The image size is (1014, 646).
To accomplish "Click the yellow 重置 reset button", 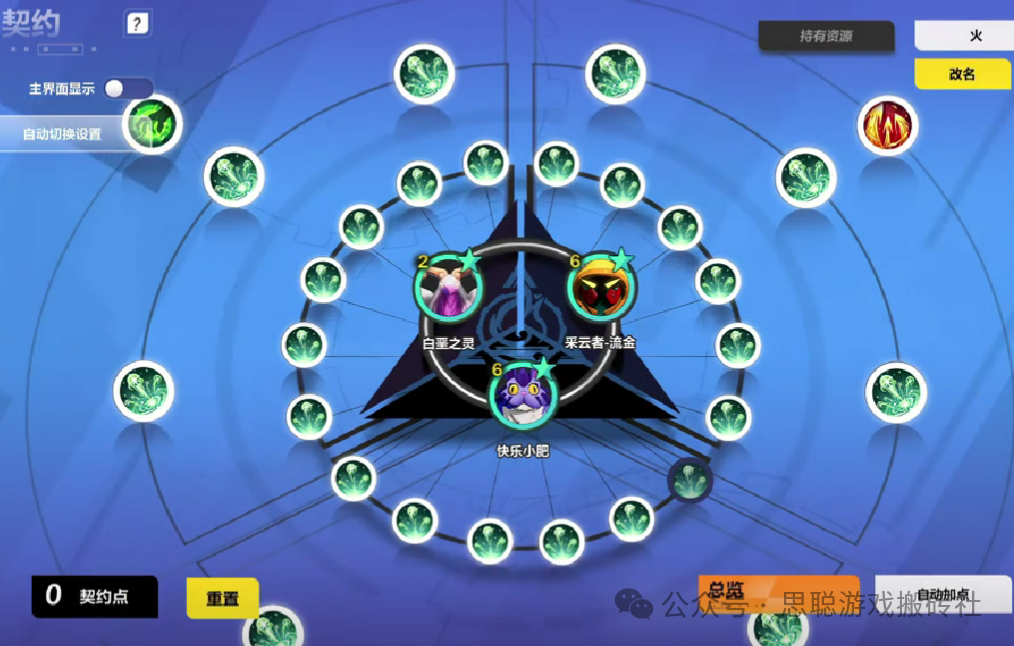I will click(x=222, y=599).
